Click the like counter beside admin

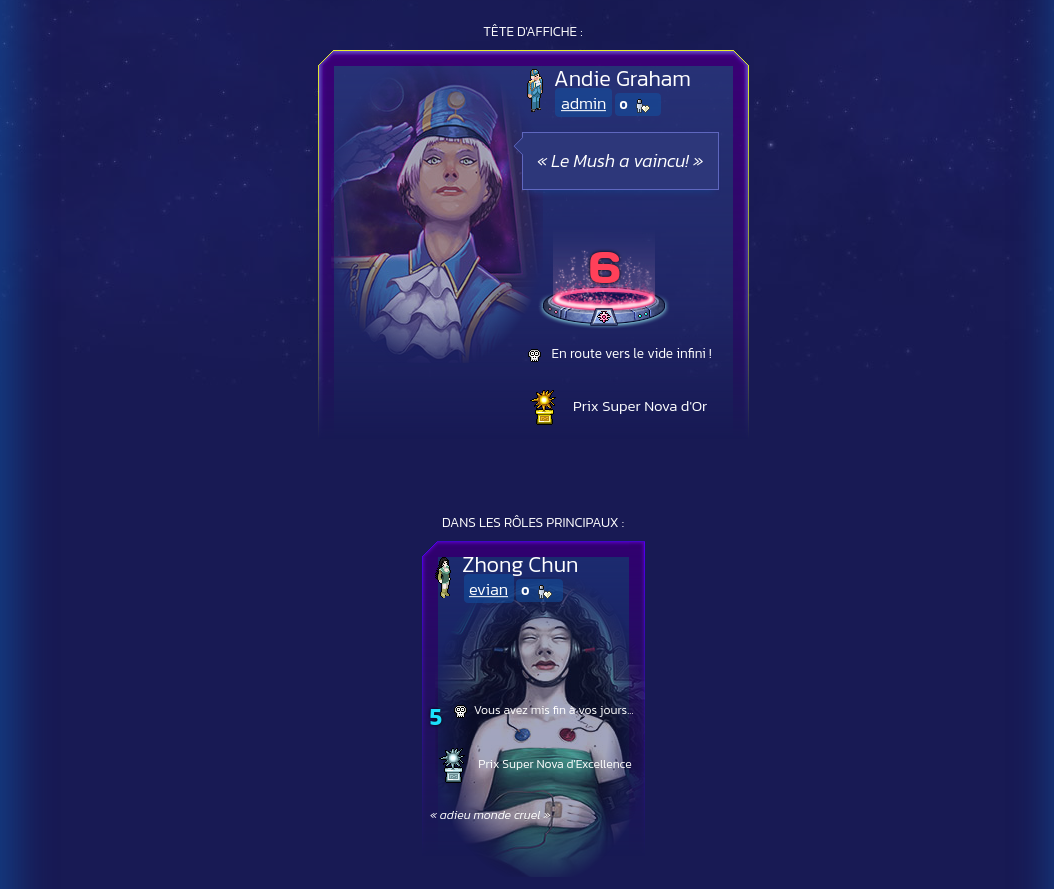tap(637, 105)
